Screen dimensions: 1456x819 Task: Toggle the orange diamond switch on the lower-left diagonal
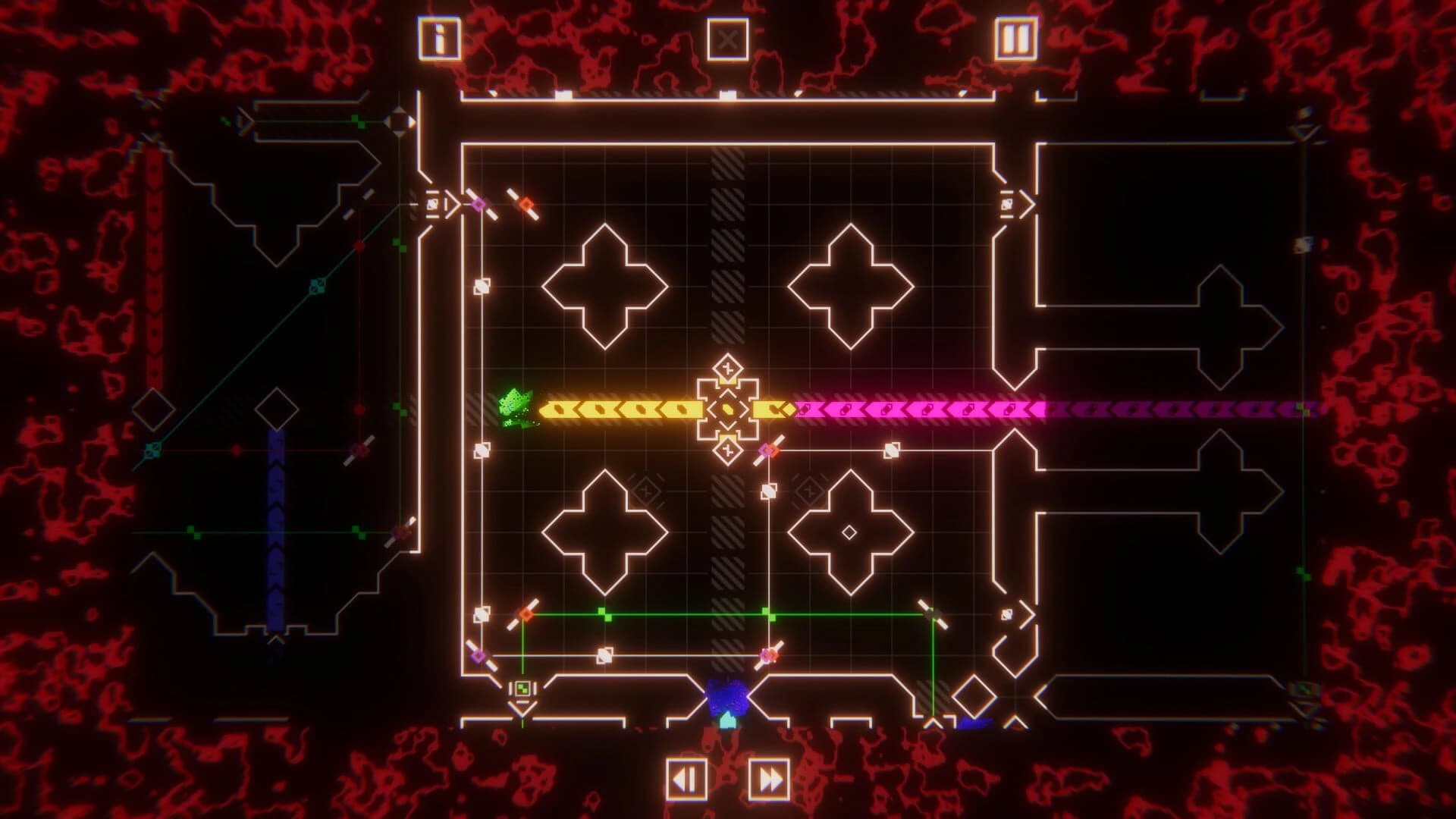pos(526,614)
